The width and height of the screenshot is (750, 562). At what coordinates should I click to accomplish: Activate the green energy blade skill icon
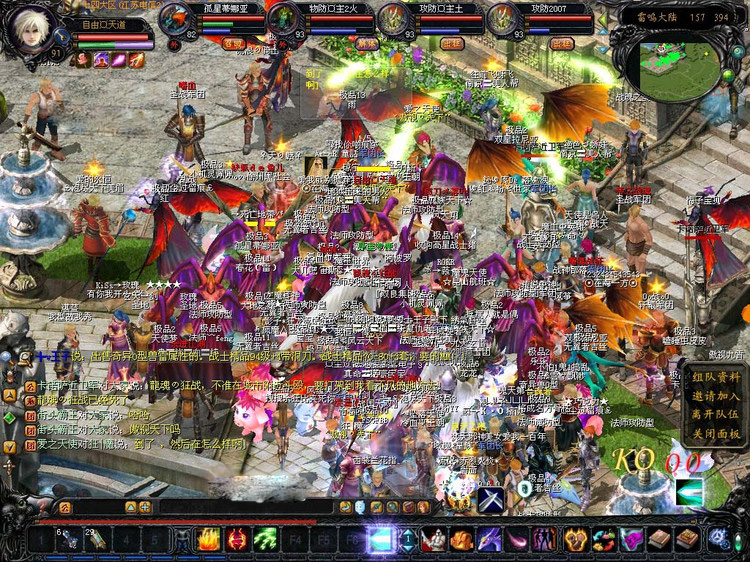pyautogui.click(x=689, y=491)
